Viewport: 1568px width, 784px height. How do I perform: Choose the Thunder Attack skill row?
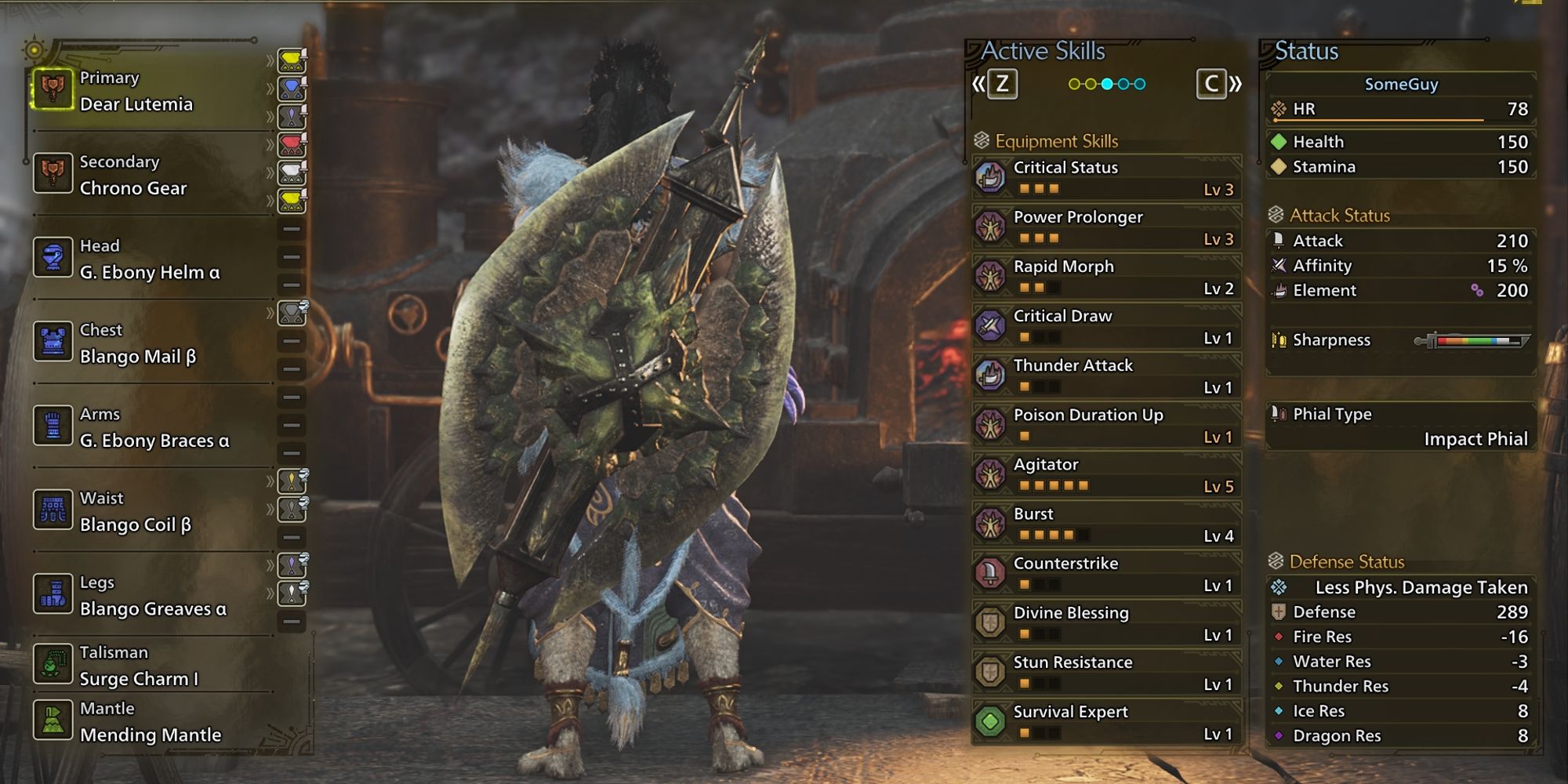[1106, 376]
